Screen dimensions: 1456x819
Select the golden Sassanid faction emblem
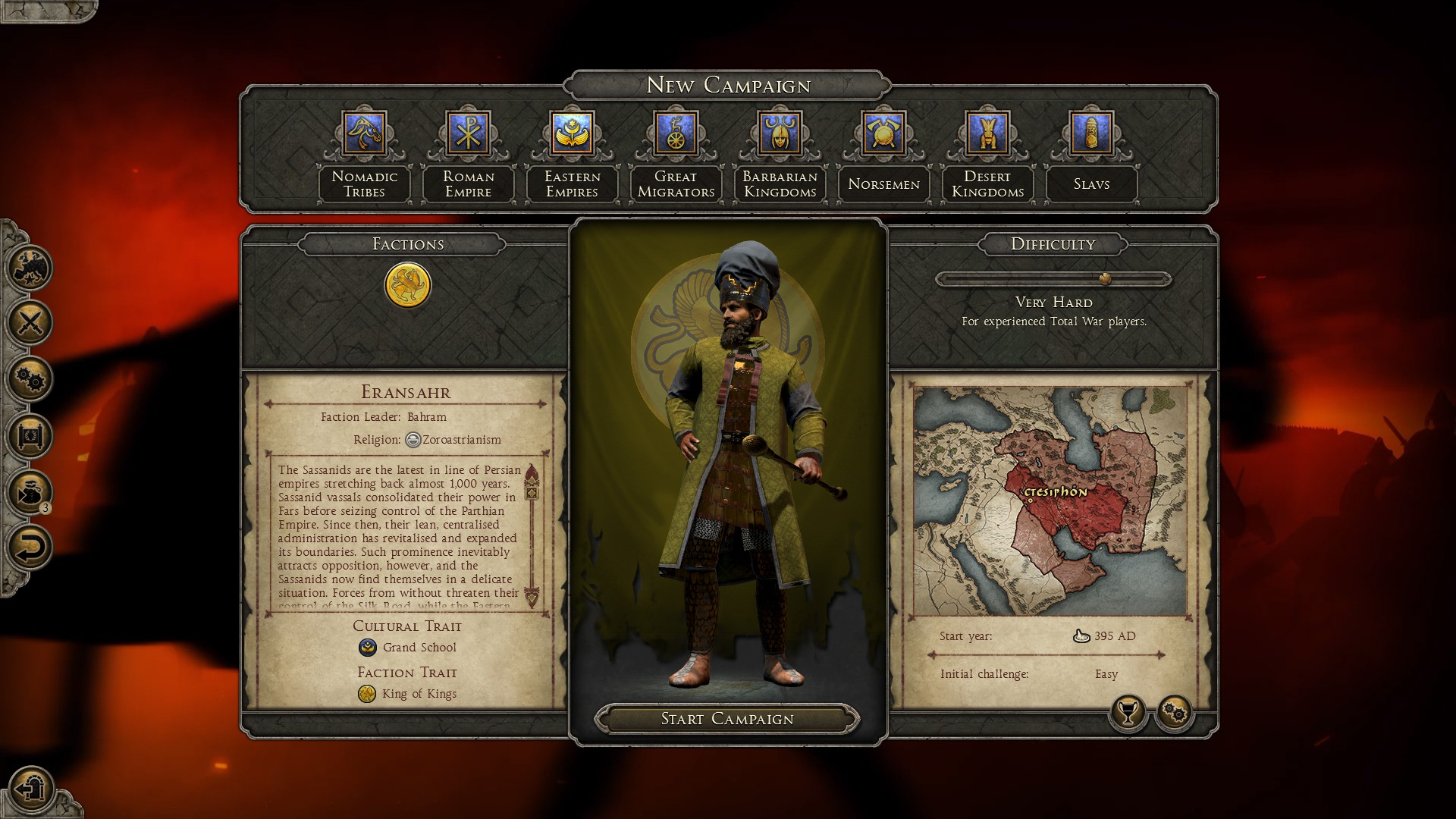(408, 285)
